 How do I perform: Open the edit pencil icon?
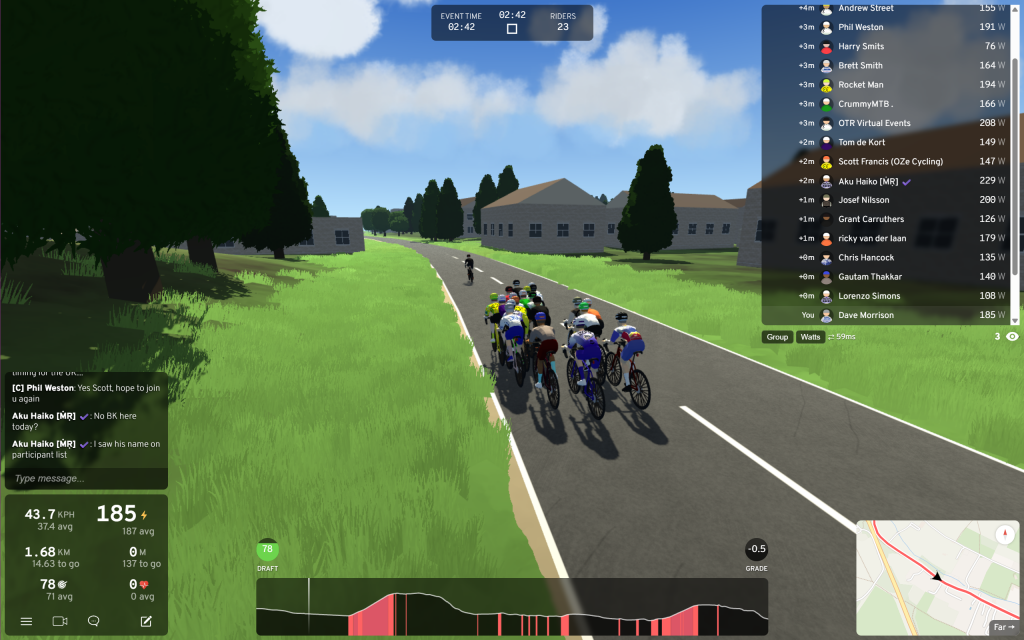pos(146,621)
